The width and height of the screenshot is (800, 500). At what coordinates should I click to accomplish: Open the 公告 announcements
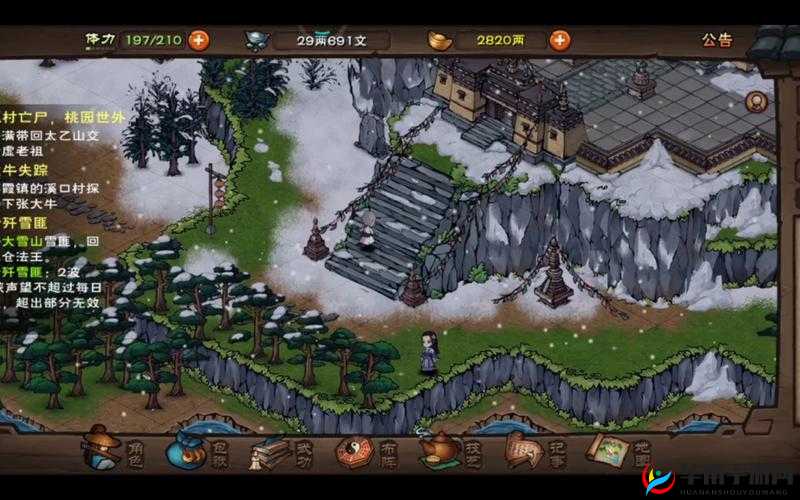pos(716,40)
